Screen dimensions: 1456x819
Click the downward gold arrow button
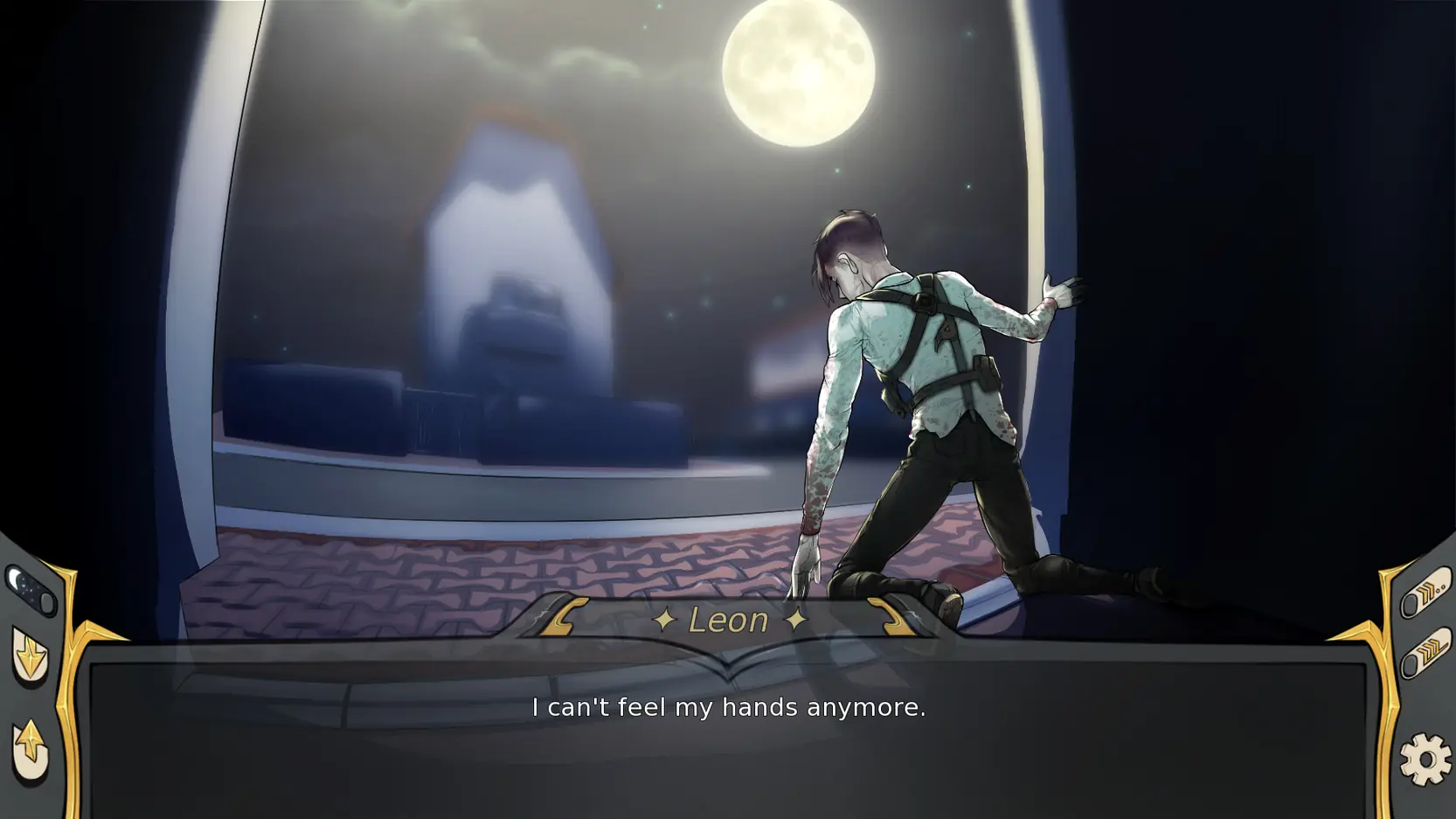pyautogui.click(x=30, y=657)
